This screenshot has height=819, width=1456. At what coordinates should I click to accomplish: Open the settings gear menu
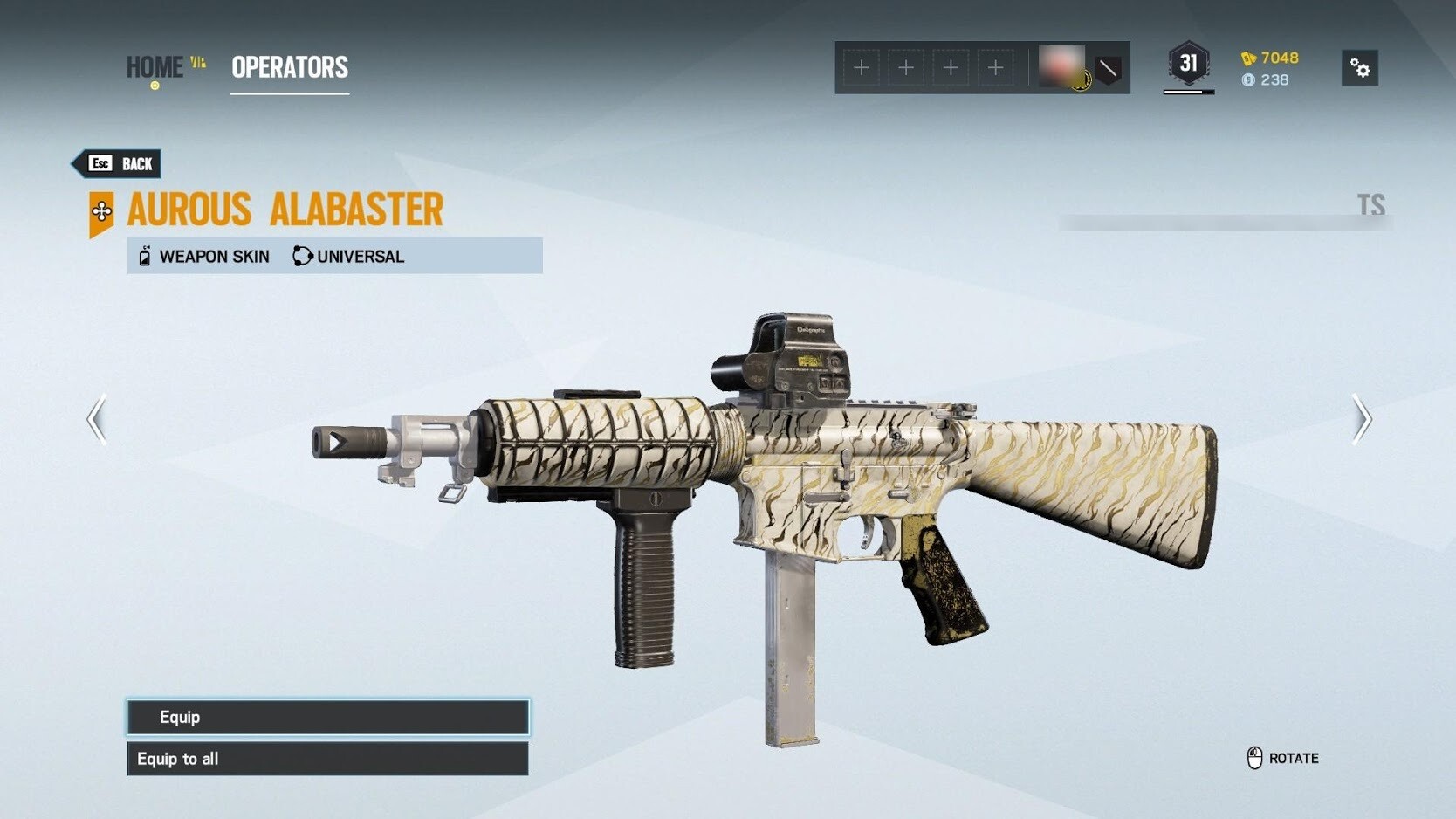pyautogui.click(x=1359, y=68)
